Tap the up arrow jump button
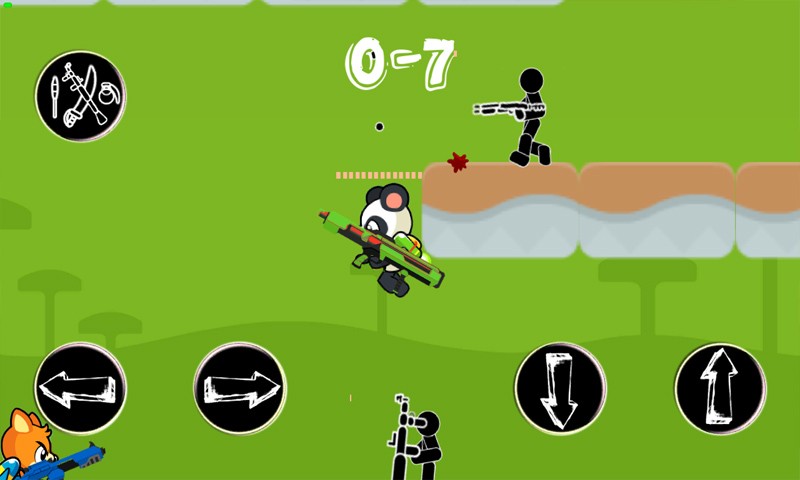 pos(720,388)
